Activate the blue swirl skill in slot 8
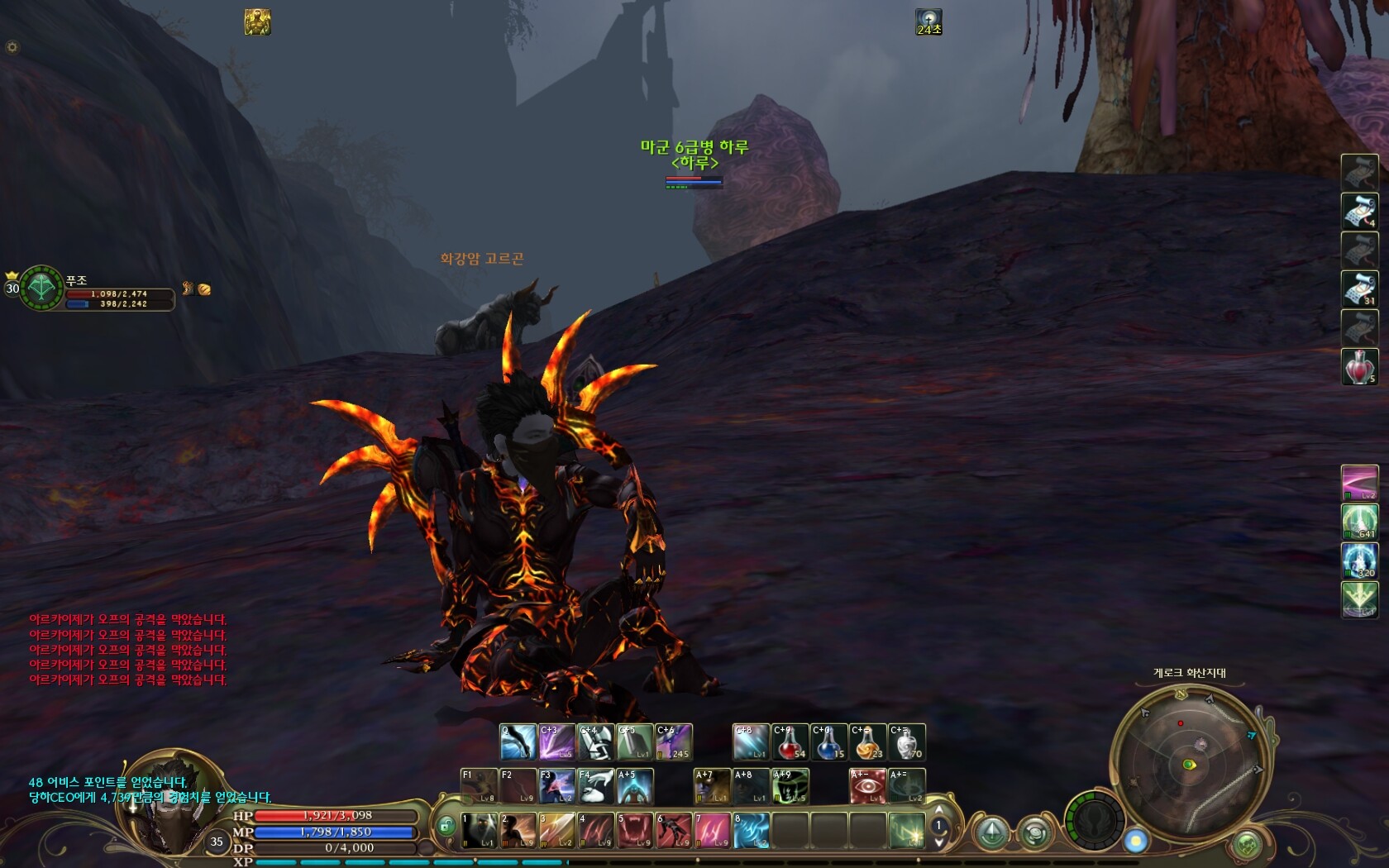 point(752,831)
